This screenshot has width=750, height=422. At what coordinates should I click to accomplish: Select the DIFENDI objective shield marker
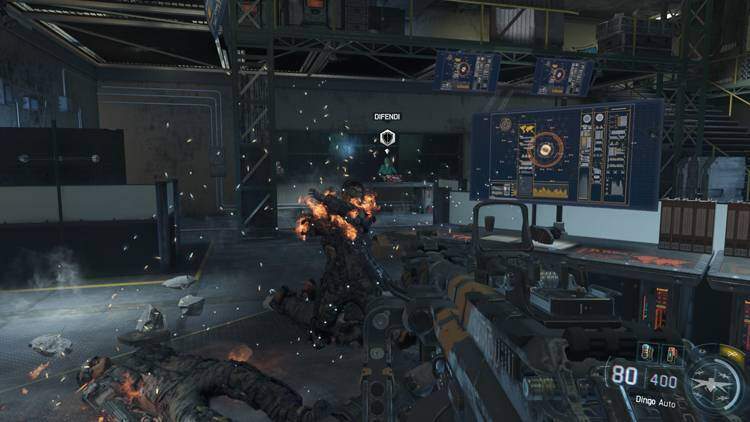pos(387,138)
